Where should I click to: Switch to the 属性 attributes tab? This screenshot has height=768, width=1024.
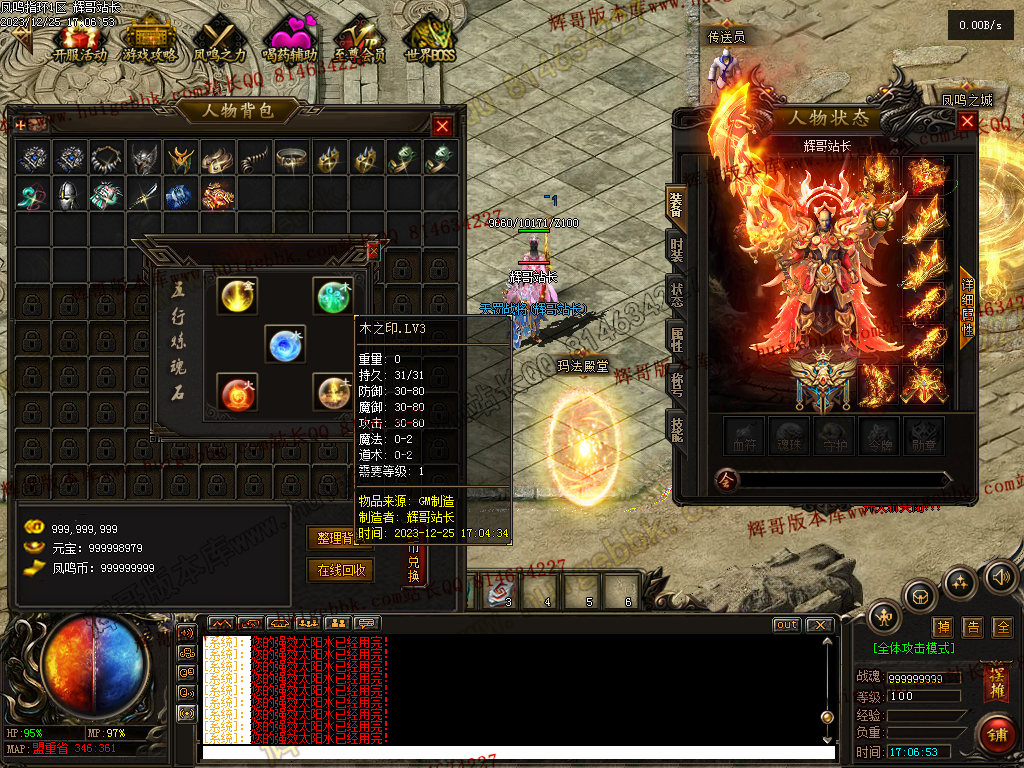click(677, 340)
